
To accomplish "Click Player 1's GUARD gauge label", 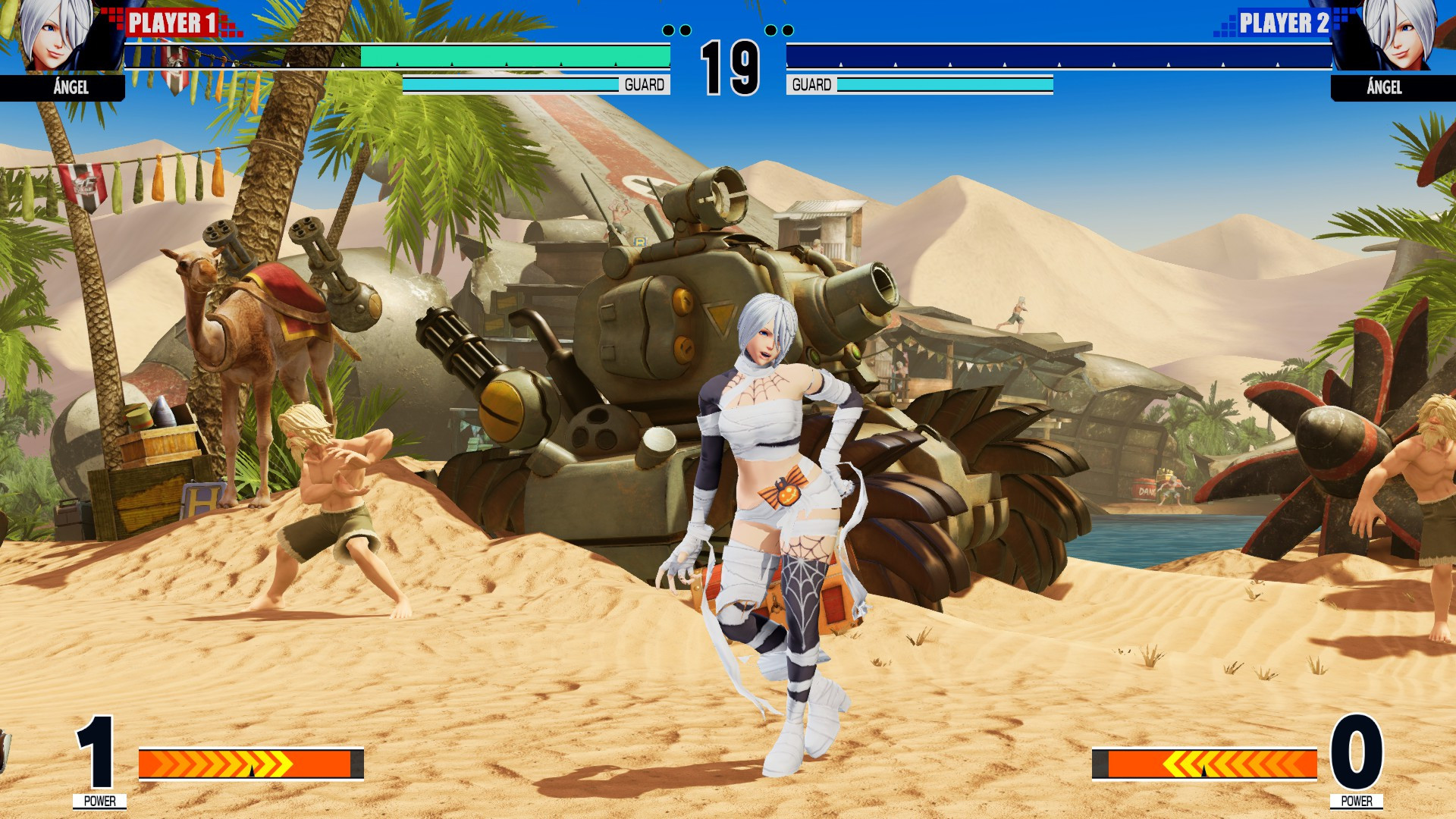I will click(x=643, y=85).
